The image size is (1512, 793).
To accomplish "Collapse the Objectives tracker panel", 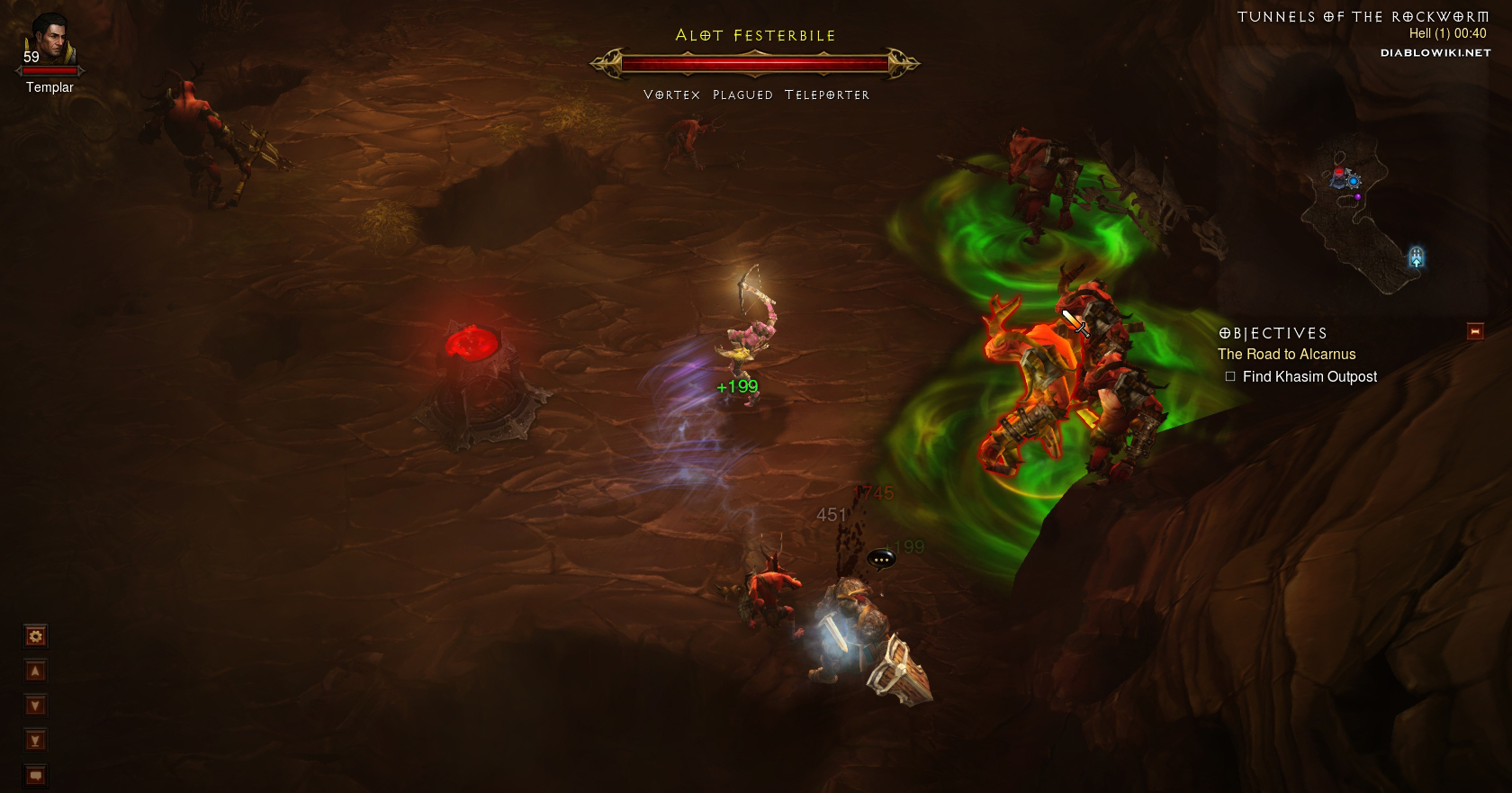I will coord(1475,332).
